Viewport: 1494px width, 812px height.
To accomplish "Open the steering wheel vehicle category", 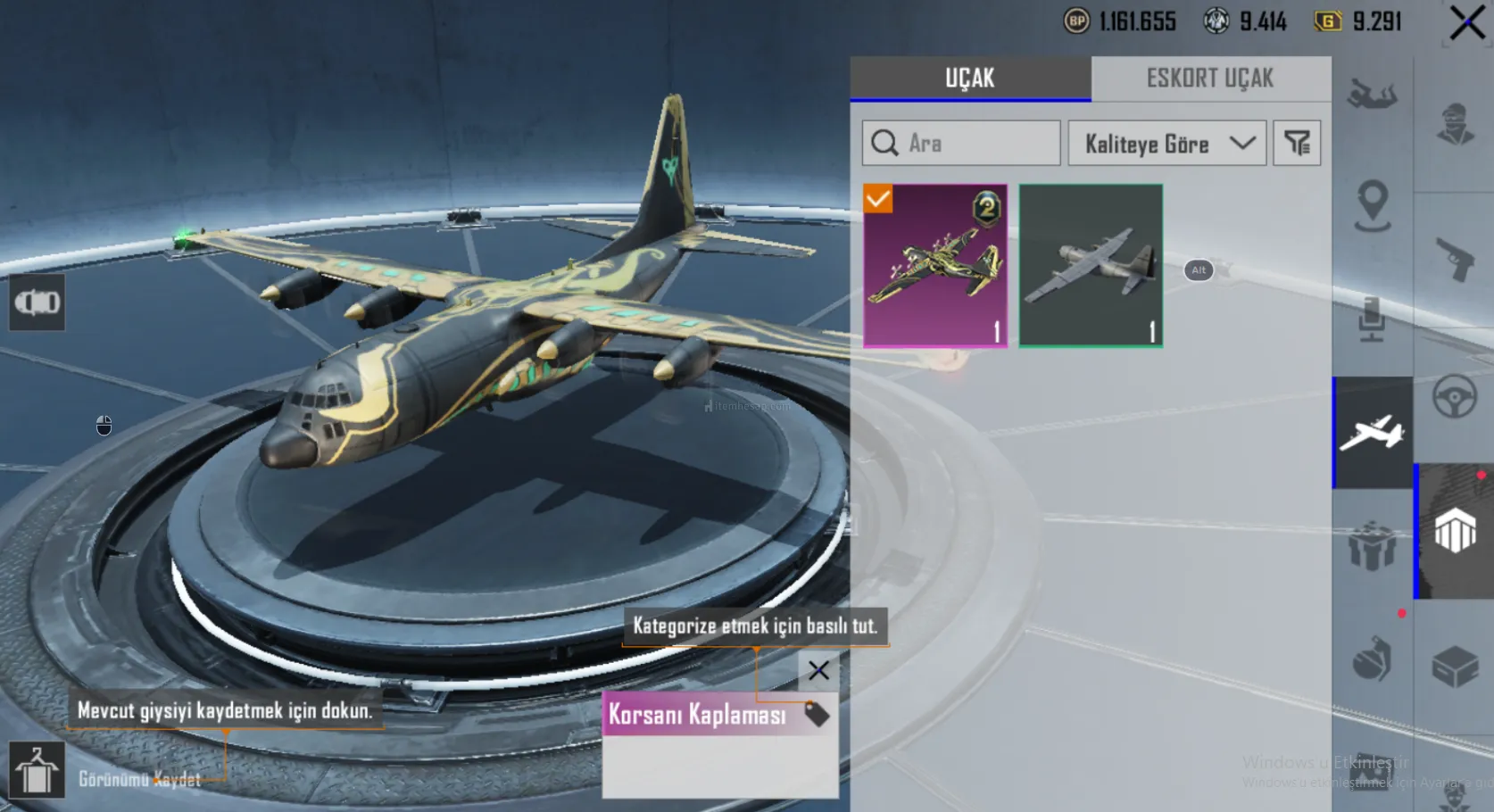I will click(x=1455, y=396).
